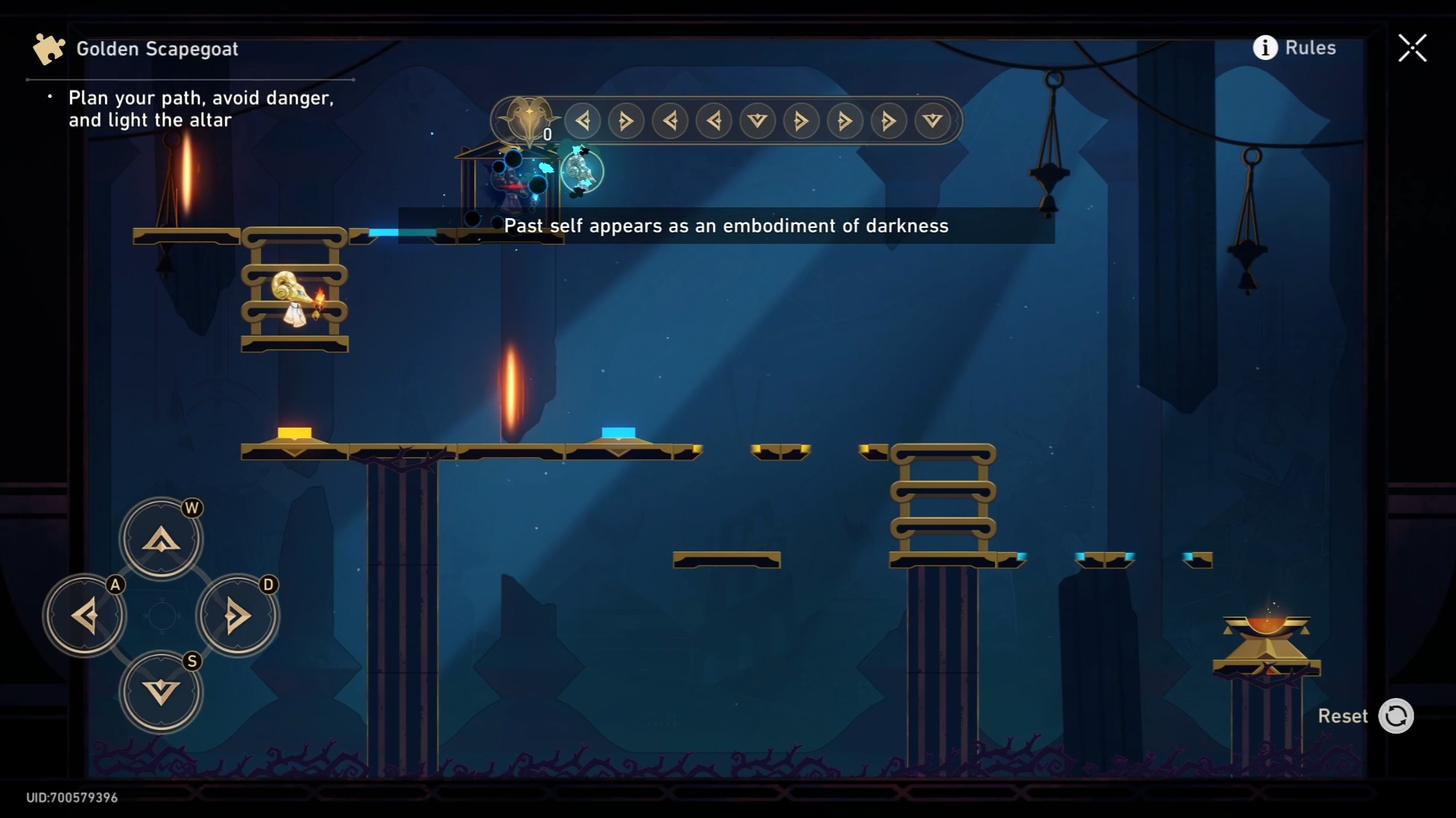Move up with the W arrow button
Image resolution: width=1456 pixels, height=818 pixels.
(161, 539)
